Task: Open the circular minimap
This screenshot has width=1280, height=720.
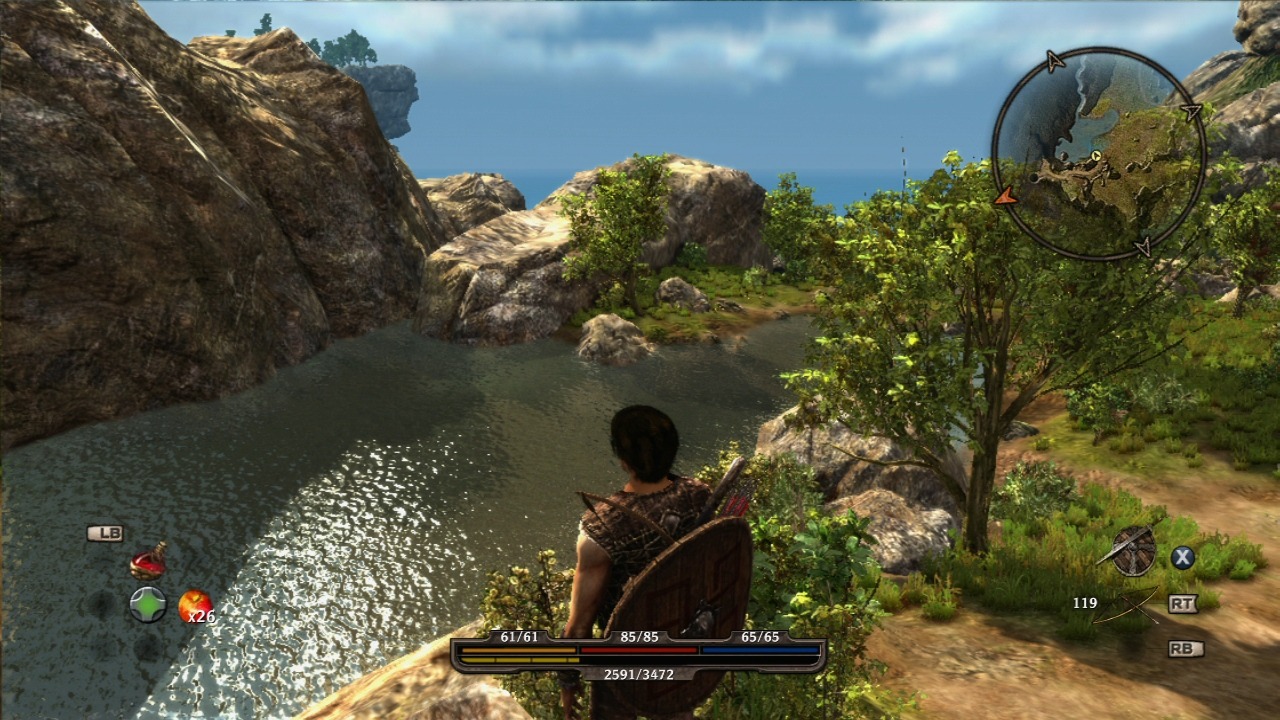Action: click(1098, 154)
